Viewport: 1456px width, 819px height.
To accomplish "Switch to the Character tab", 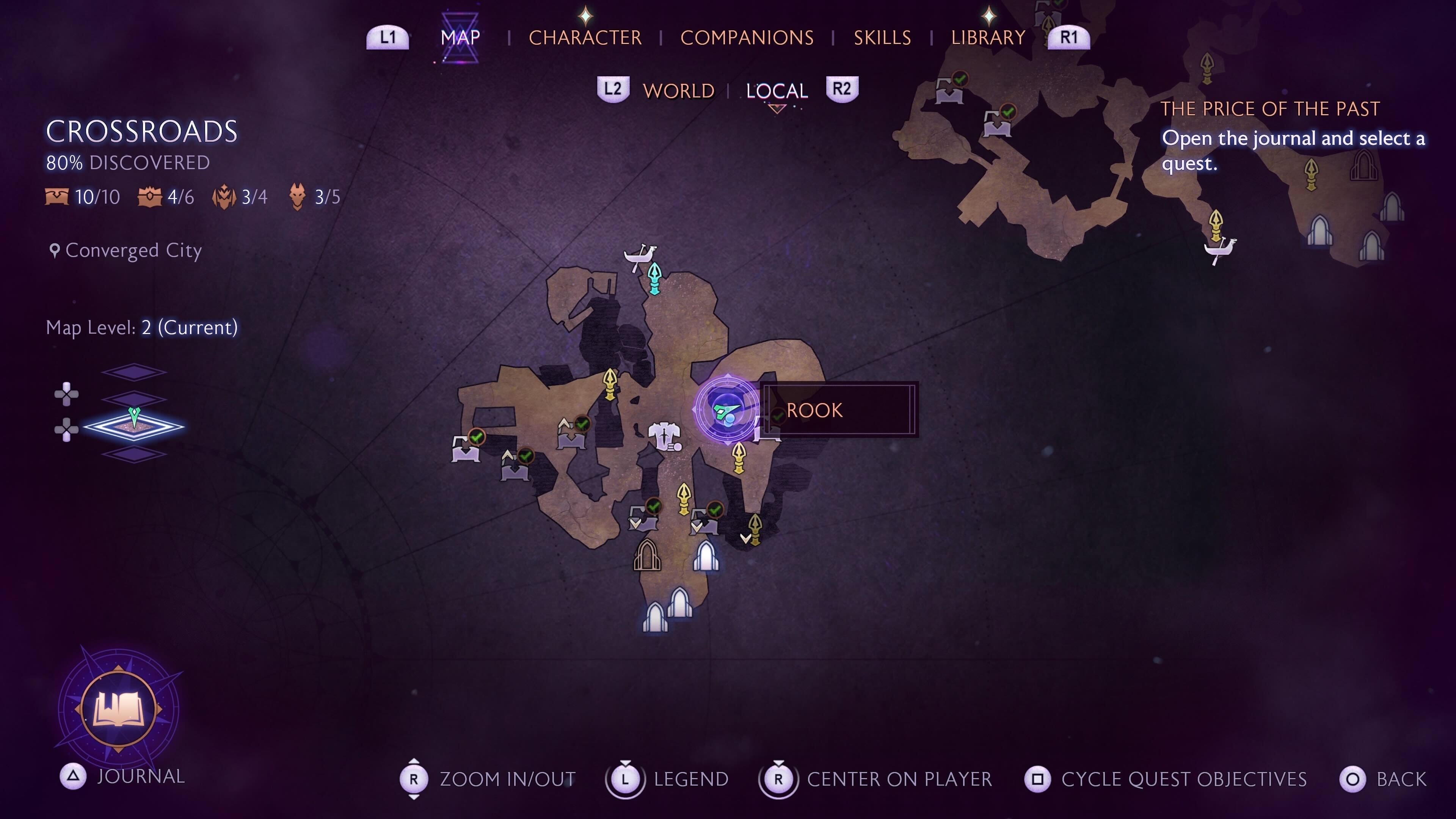I will [585, 38].
